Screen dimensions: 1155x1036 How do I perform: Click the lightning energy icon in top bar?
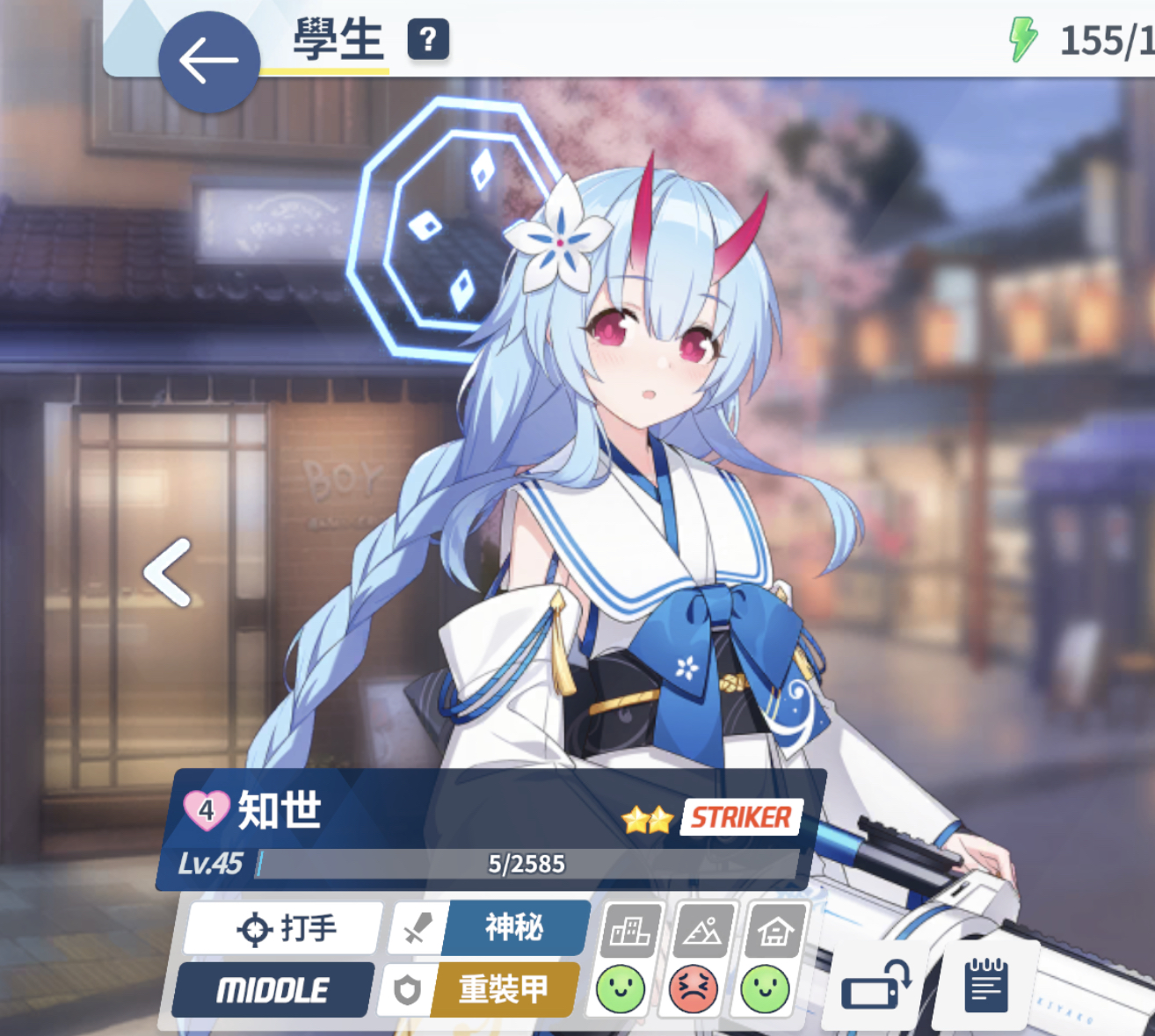[x=1021, y=39]
